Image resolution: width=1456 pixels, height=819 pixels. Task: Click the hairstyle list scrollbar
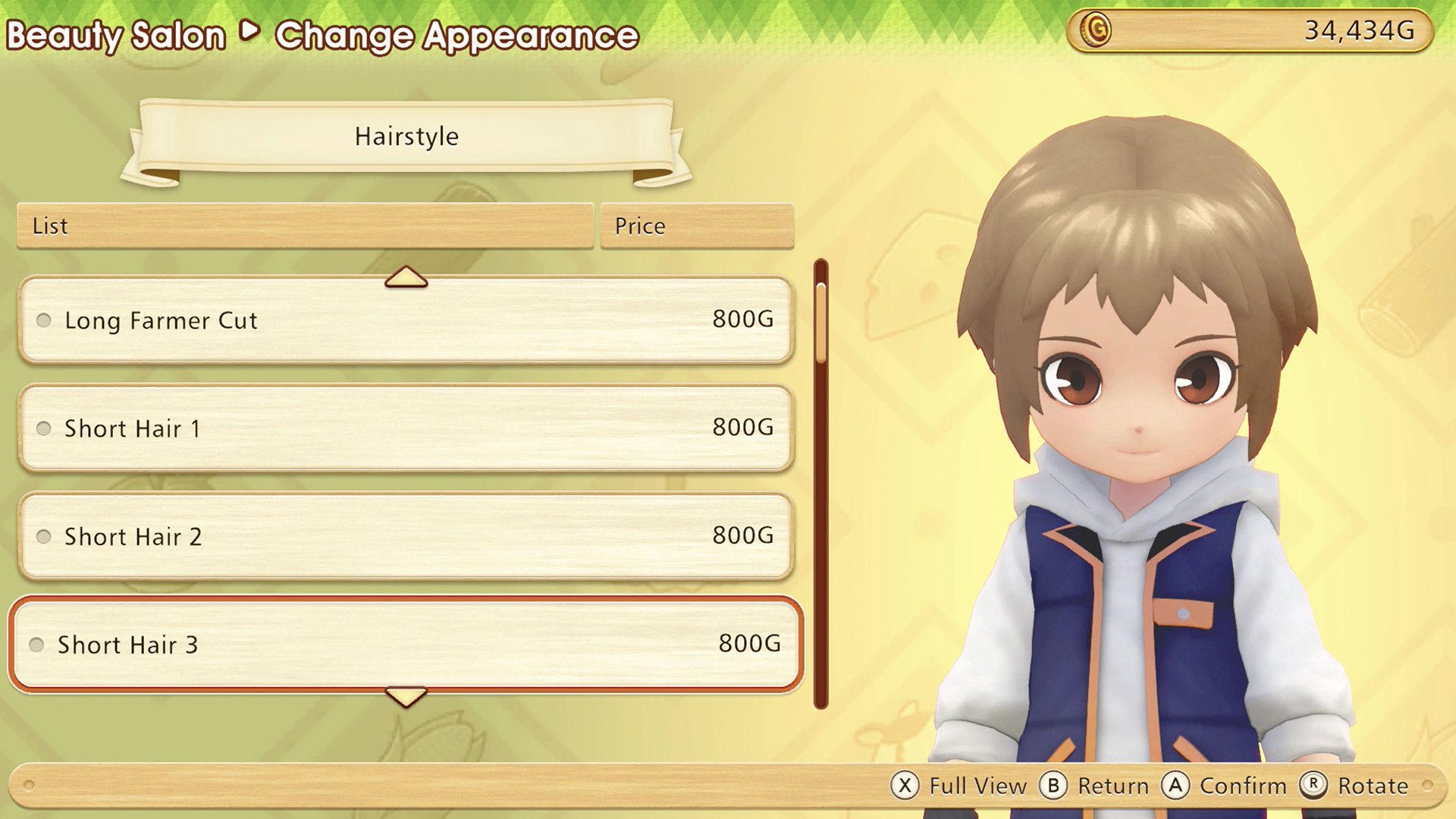click(x=821, y=485)
